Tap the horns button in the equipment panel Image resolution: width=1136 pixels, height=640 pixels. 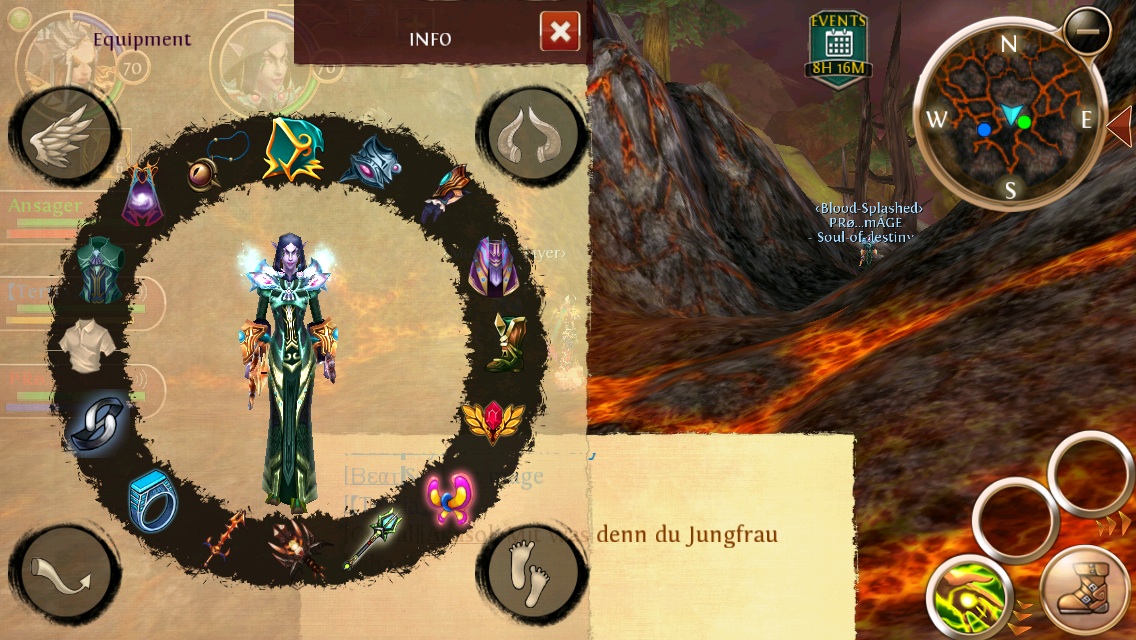pyautogui.click(x=533, y=134)
